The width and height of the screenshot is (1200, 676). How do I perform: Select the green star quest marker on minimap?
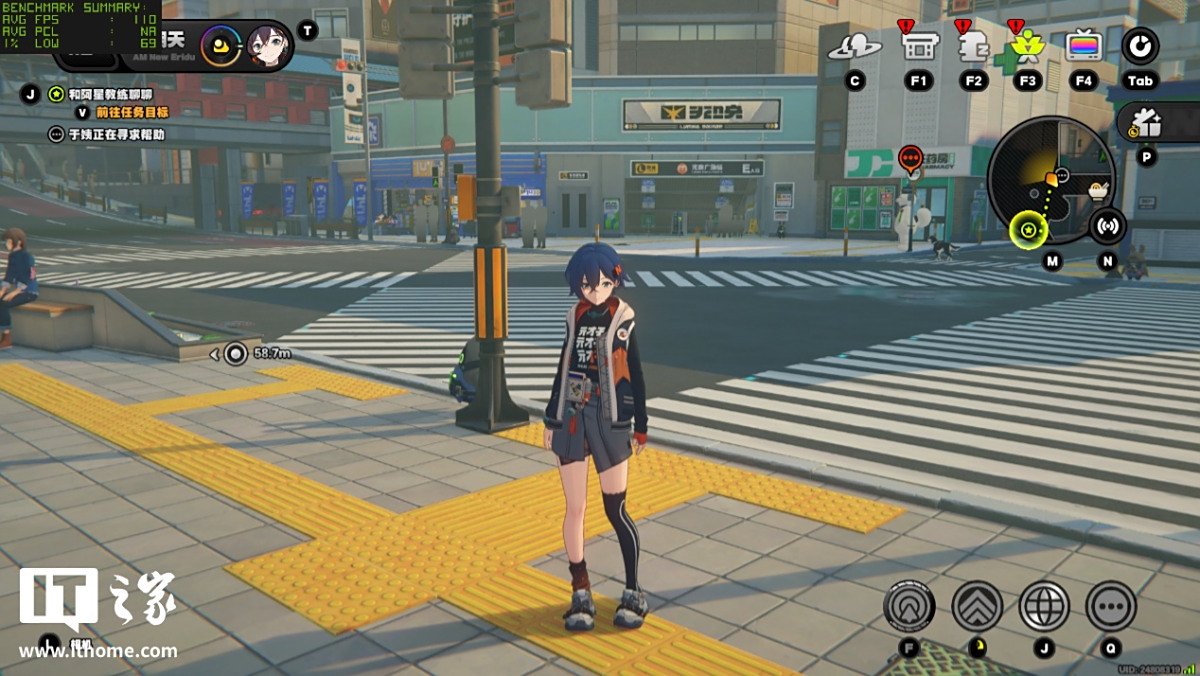[x=1027, y=232]
